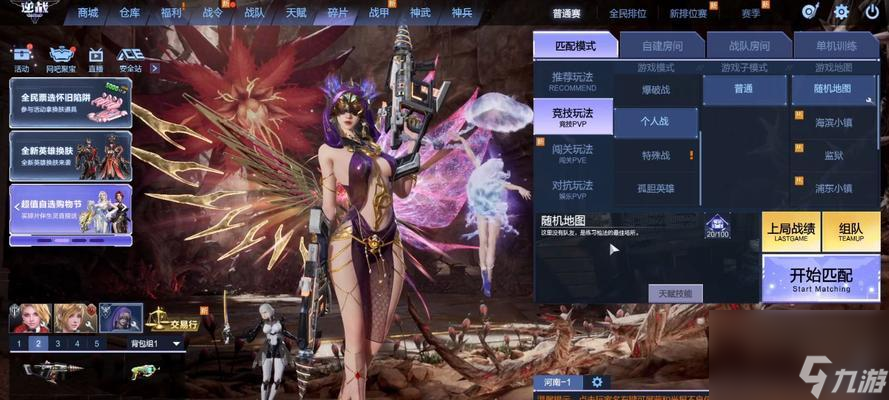This screenshot has height=400, width=889.
Task: Switch to the 匹配模式 tab
Action: 574,45
